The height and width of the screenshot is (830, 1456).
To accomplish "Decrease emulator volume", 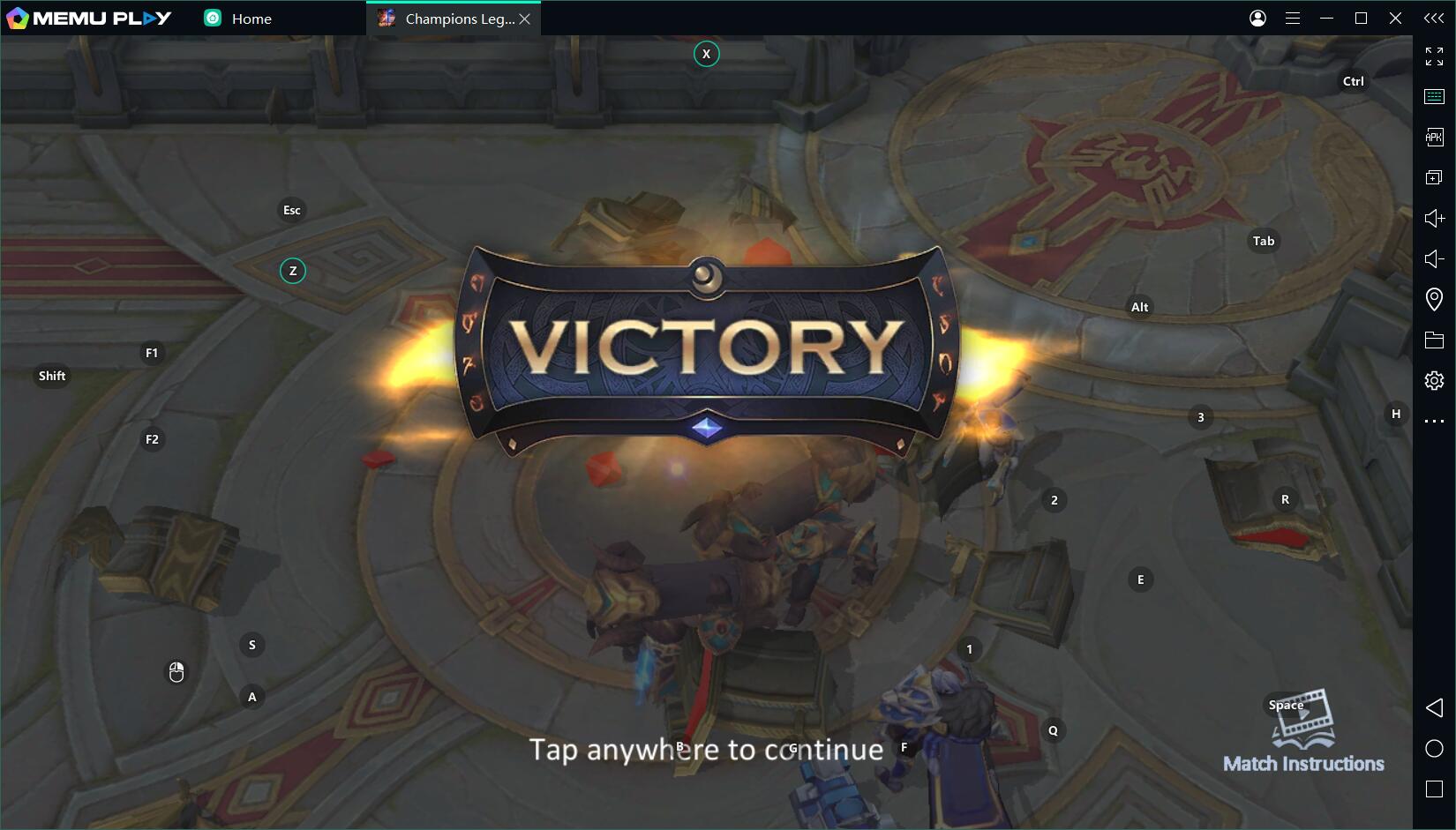I will point(1434,258).
